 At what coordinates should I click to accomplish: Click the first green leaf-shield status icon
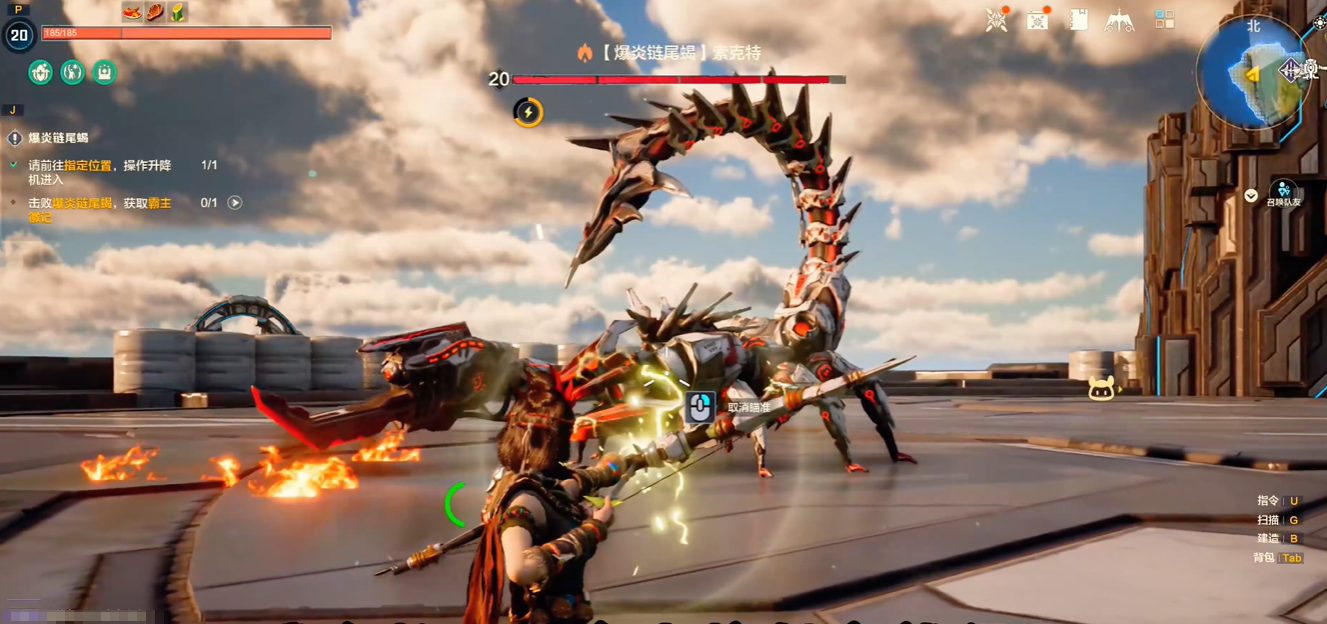coord(41,72)
